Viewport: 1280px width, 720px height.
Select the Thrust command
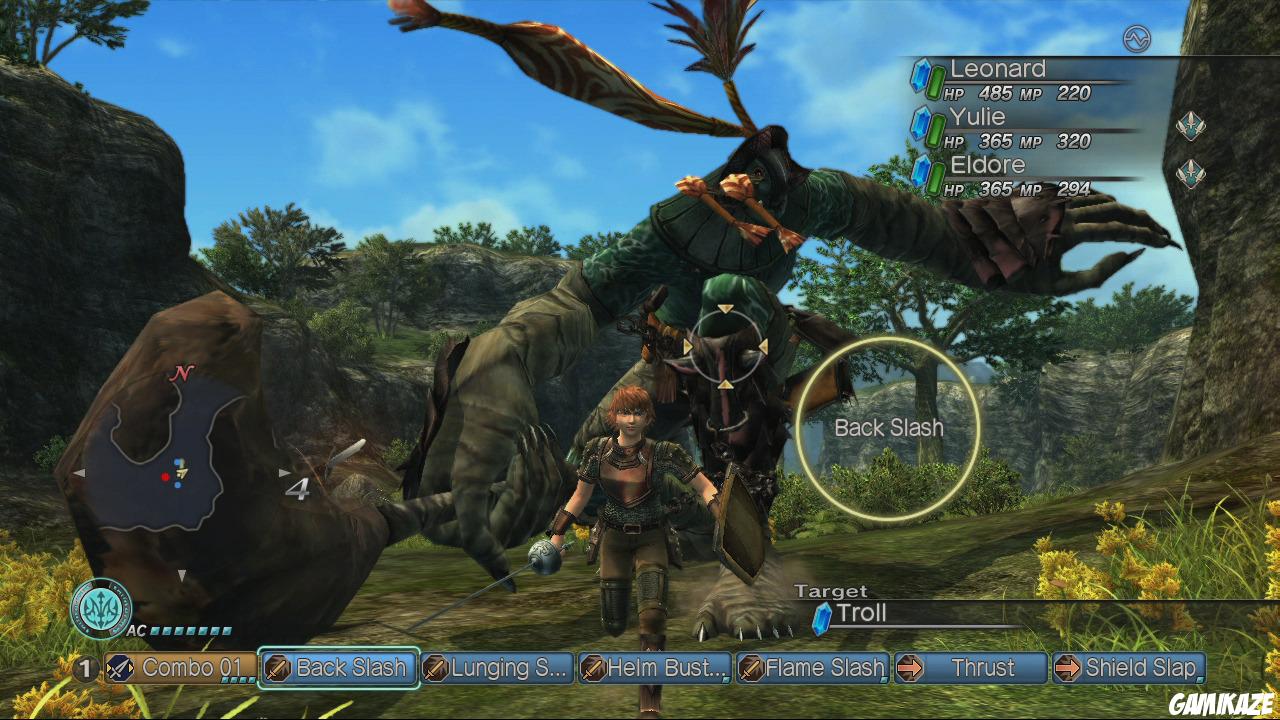pos(970,668)
